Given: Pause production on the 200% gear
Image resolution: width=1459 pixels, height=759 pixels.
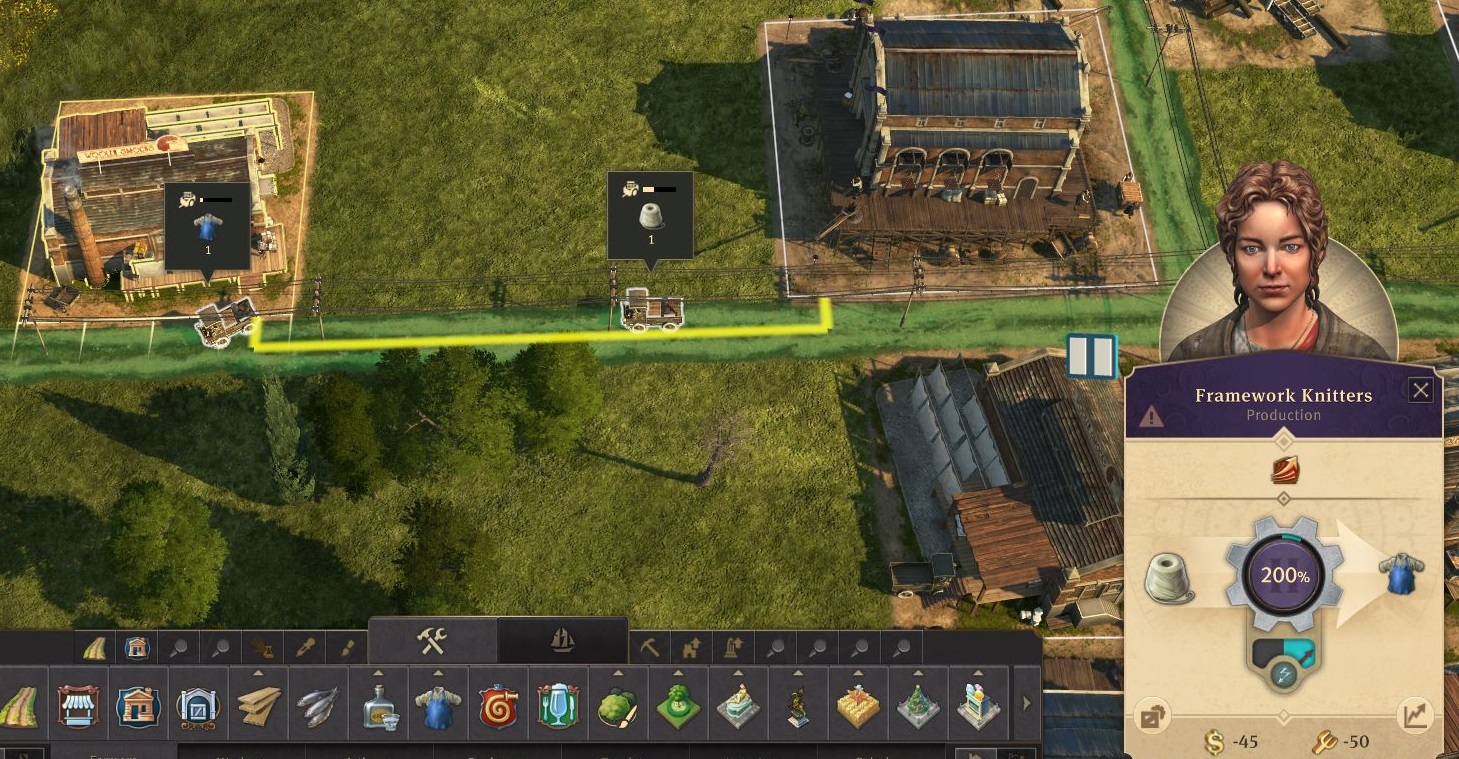Looking at the screenshot, I should coord(1284,576).
